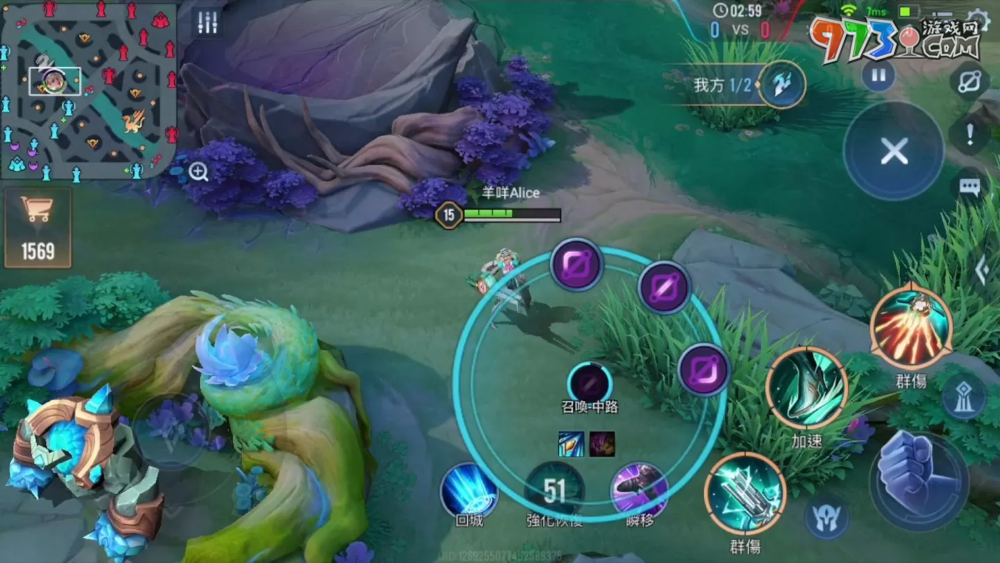1000x563 pixels.
Task: Send an alert with the exclamation mark button
Action: point(969,134)
